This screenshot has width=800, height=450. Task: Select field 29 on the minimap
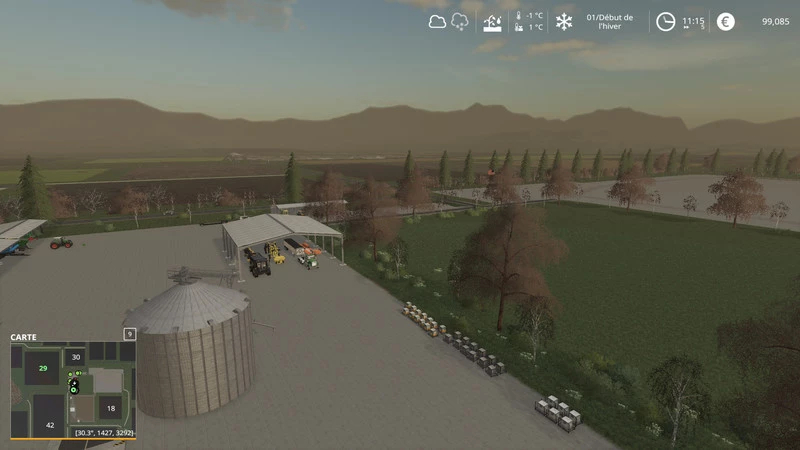point(43,368)
